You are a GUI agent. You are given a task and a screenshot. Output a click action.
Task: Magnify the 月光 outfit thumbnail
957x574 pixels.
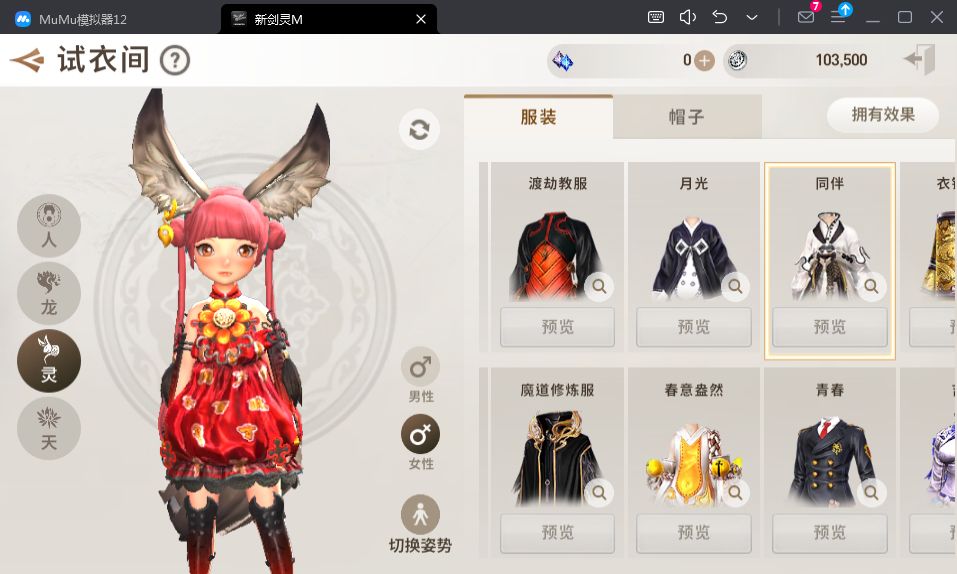[736, 287]
